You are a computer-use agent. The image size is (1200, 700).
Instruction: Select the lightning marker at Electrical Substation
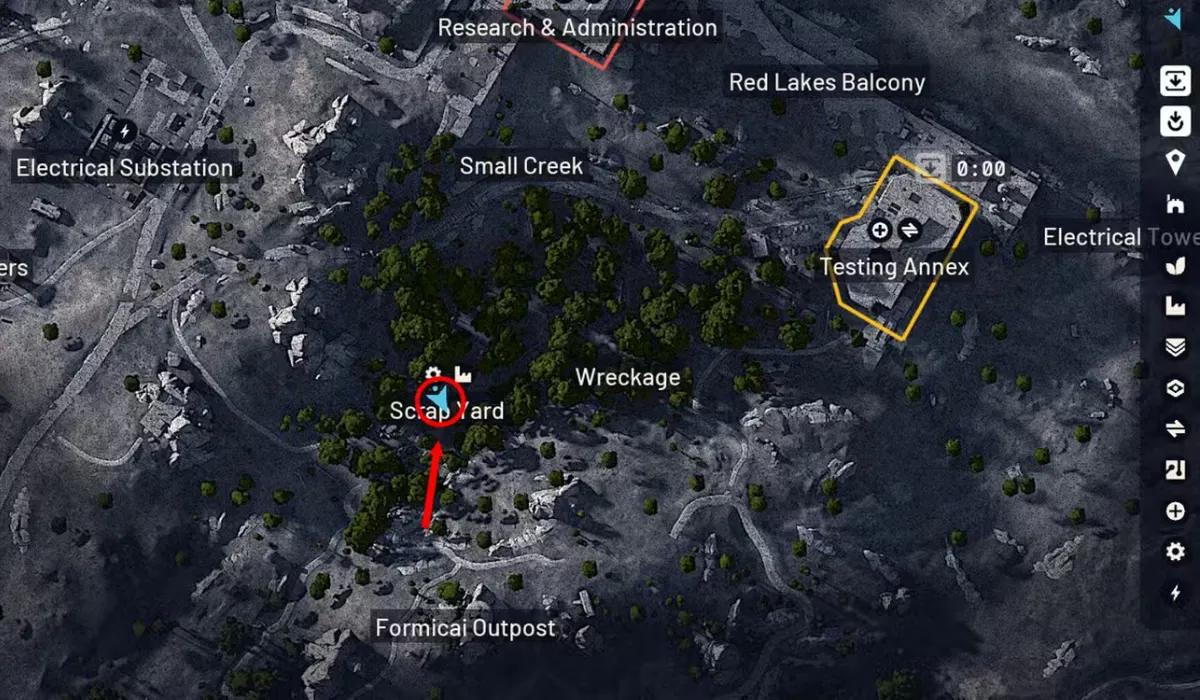click(125, 130)
